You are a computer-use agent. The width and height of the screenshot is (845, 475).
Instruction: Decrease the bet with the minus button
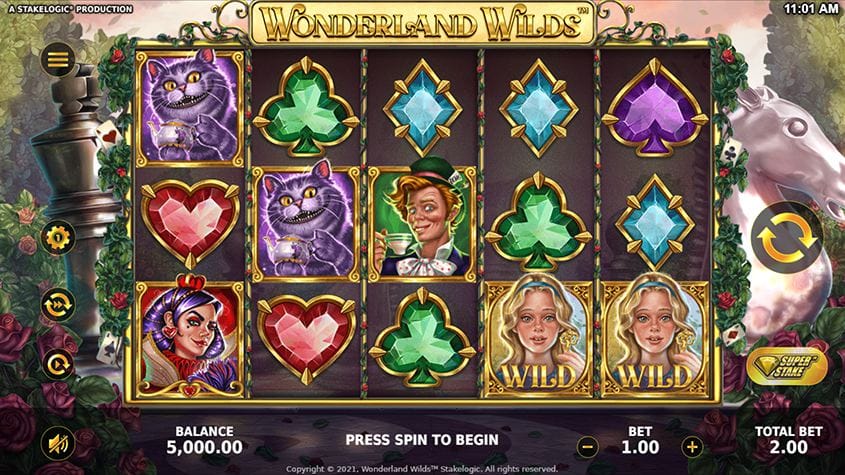[x=588, y=447]
